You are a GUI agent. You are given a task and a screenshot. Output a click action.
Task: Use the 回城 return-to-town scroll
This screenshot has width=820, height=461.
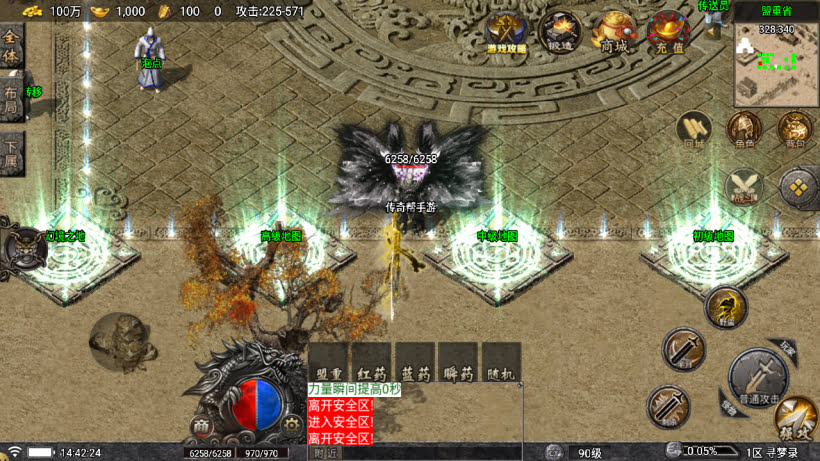point(695,130)
